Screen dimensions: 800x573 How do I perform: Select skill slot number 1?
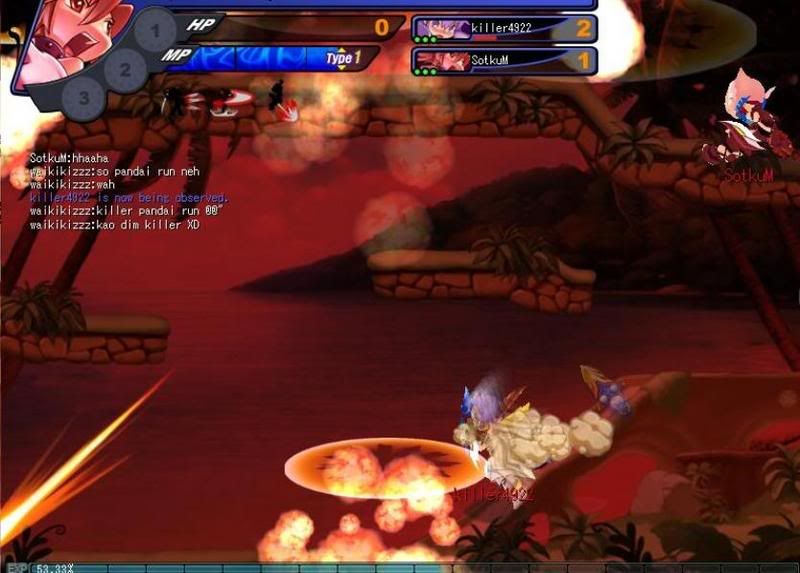pos(153,32)
